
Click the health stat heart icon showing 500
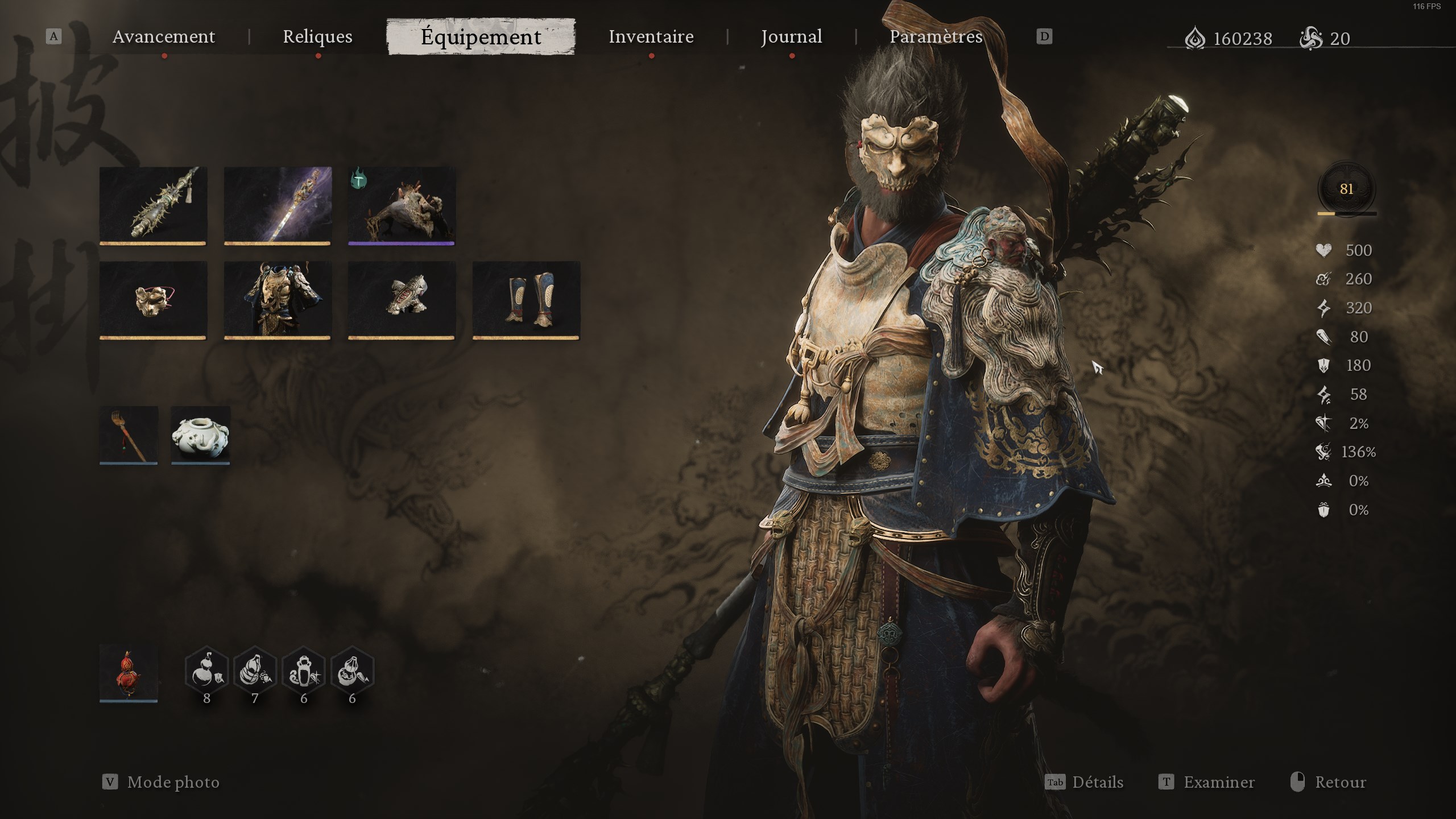pyautogui.click(x=1325, y=250)
